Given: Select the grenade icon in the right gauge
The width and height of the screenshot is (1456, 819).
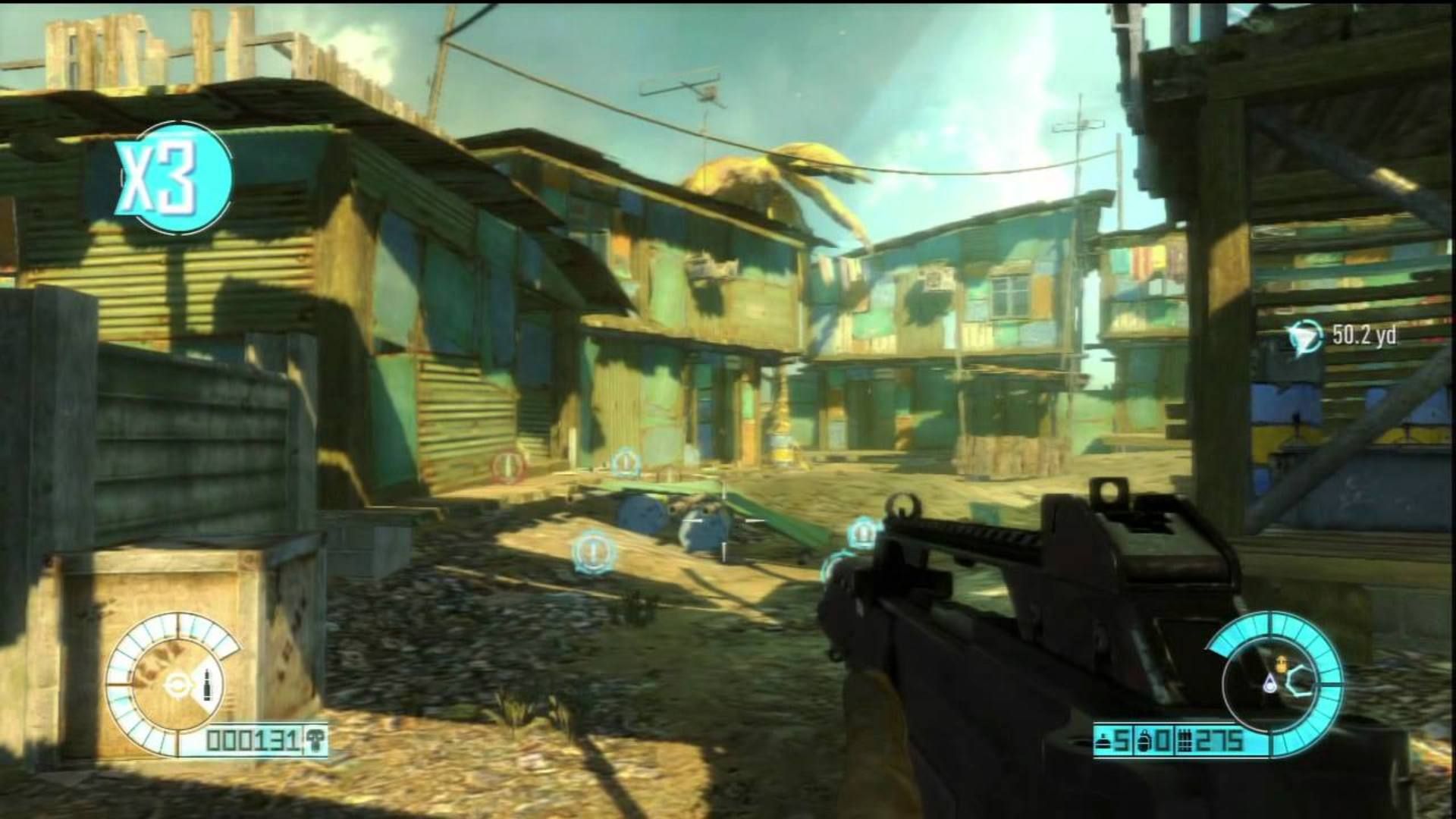Looking at the screenshot, I should click(x=1281, y=664).
